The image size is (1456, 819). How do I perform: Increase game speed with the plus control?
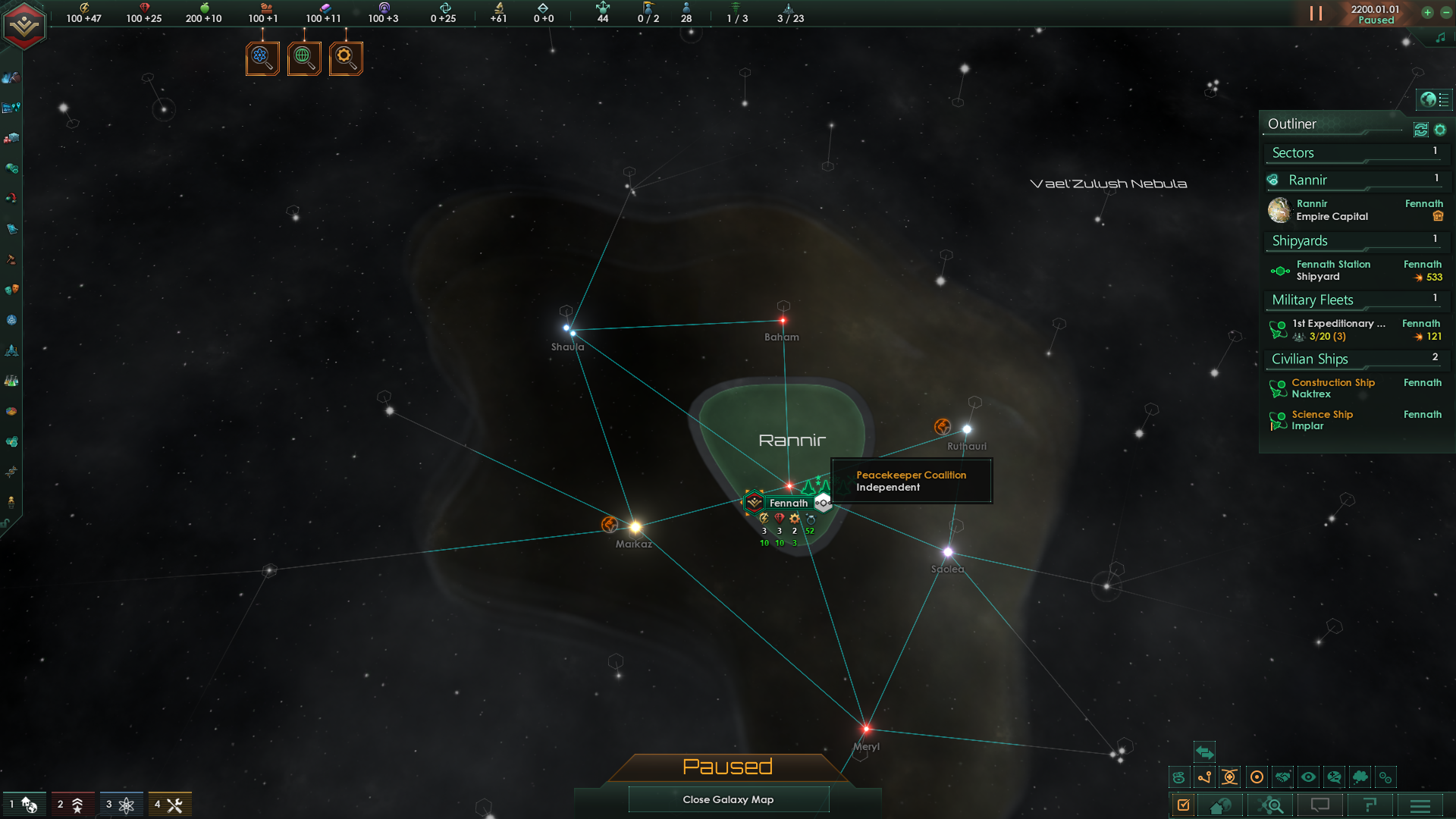pyautogui.click(x=1428, y=13)
